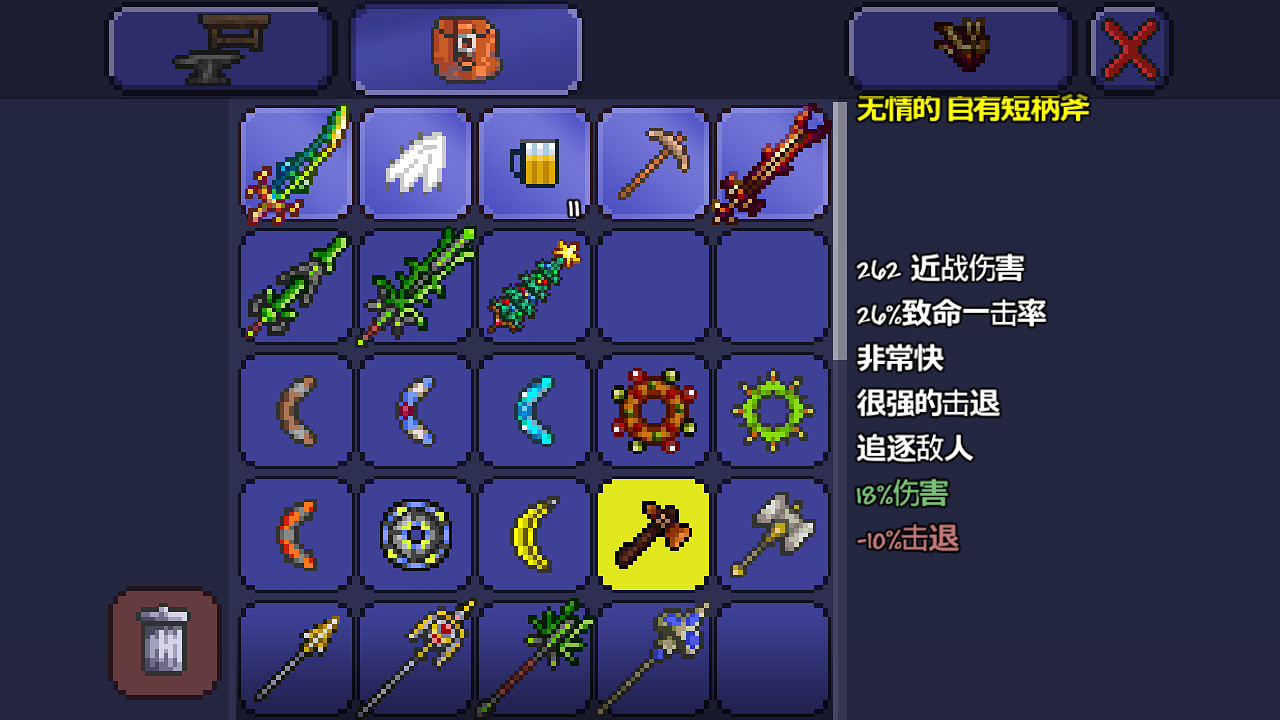The height and width of the screenshot is (720, 1280).
Task: Select the Light Disc
Action: pos(415,532)
